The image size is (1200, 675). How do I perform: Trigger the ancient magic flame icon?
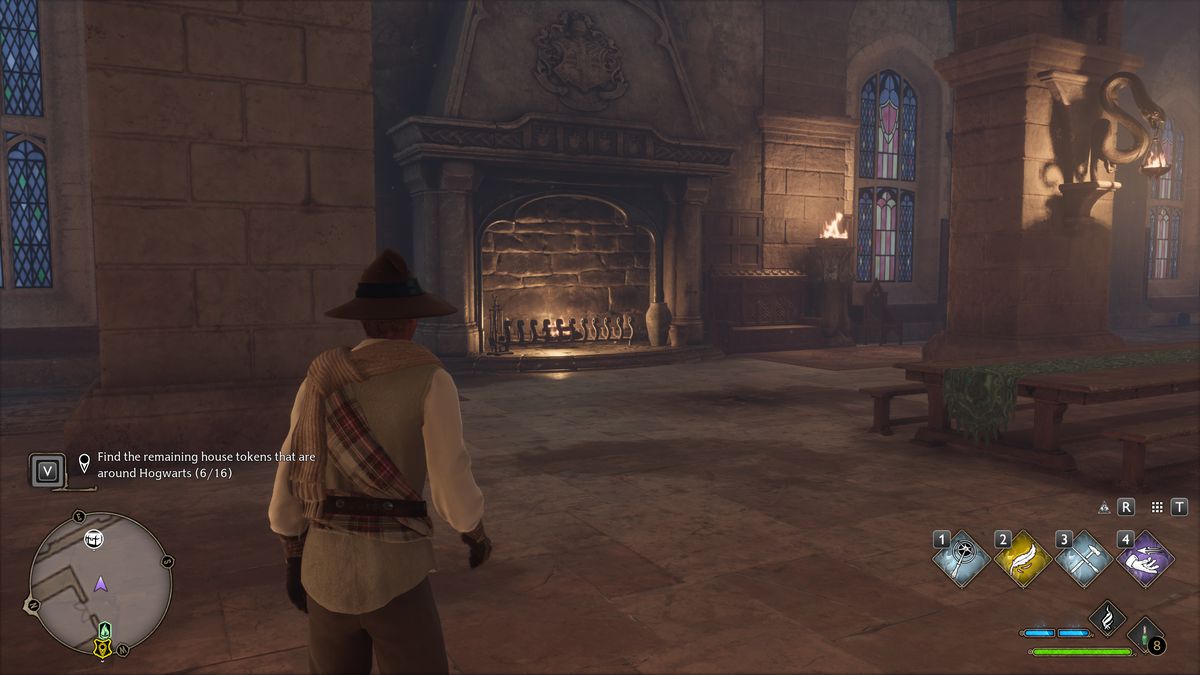1107,619
